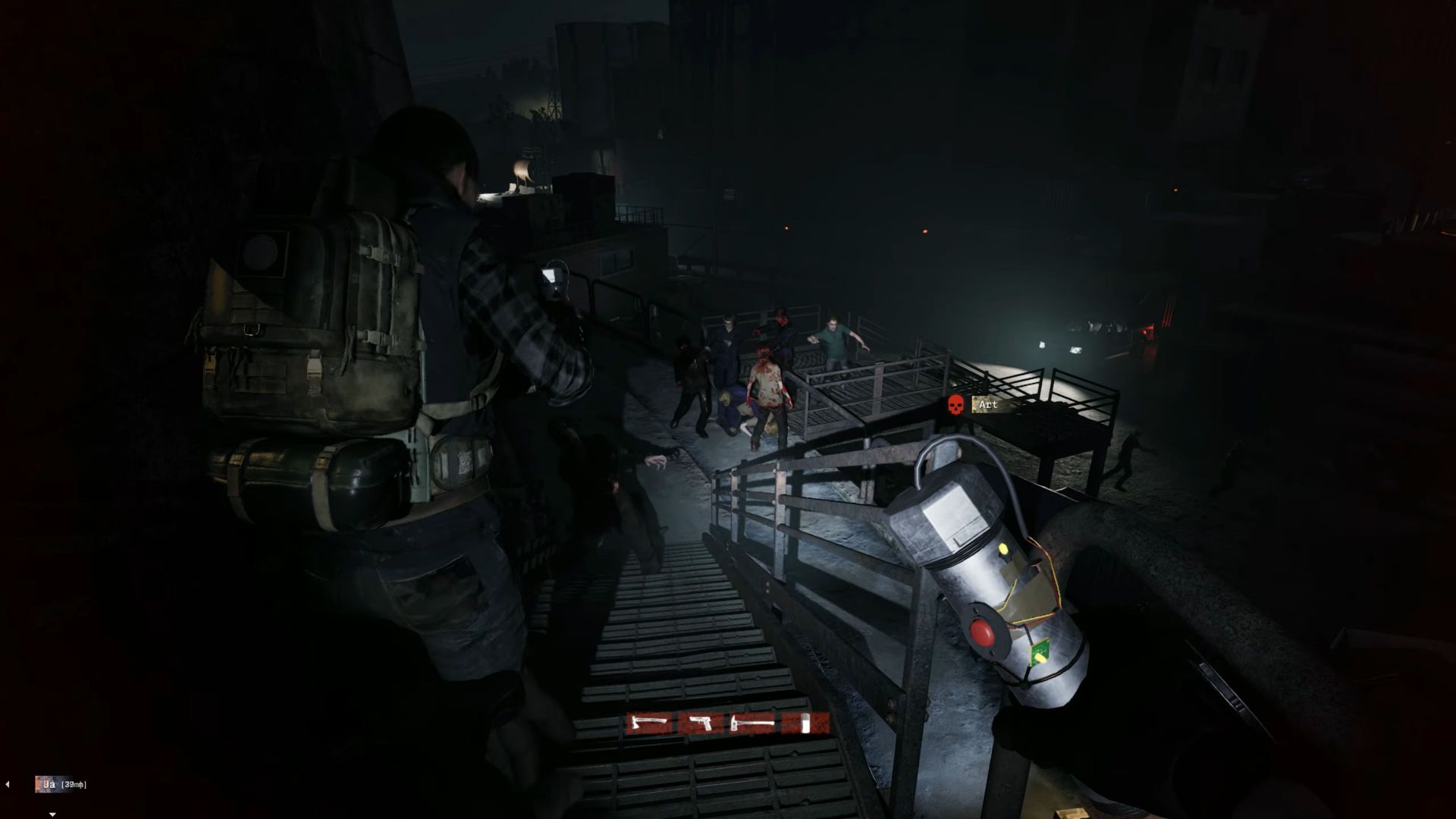Image resolution: width=1456 pixels, height=819 pixels.
Task: Select the "Art" player name tag
Action: point(987,405)
